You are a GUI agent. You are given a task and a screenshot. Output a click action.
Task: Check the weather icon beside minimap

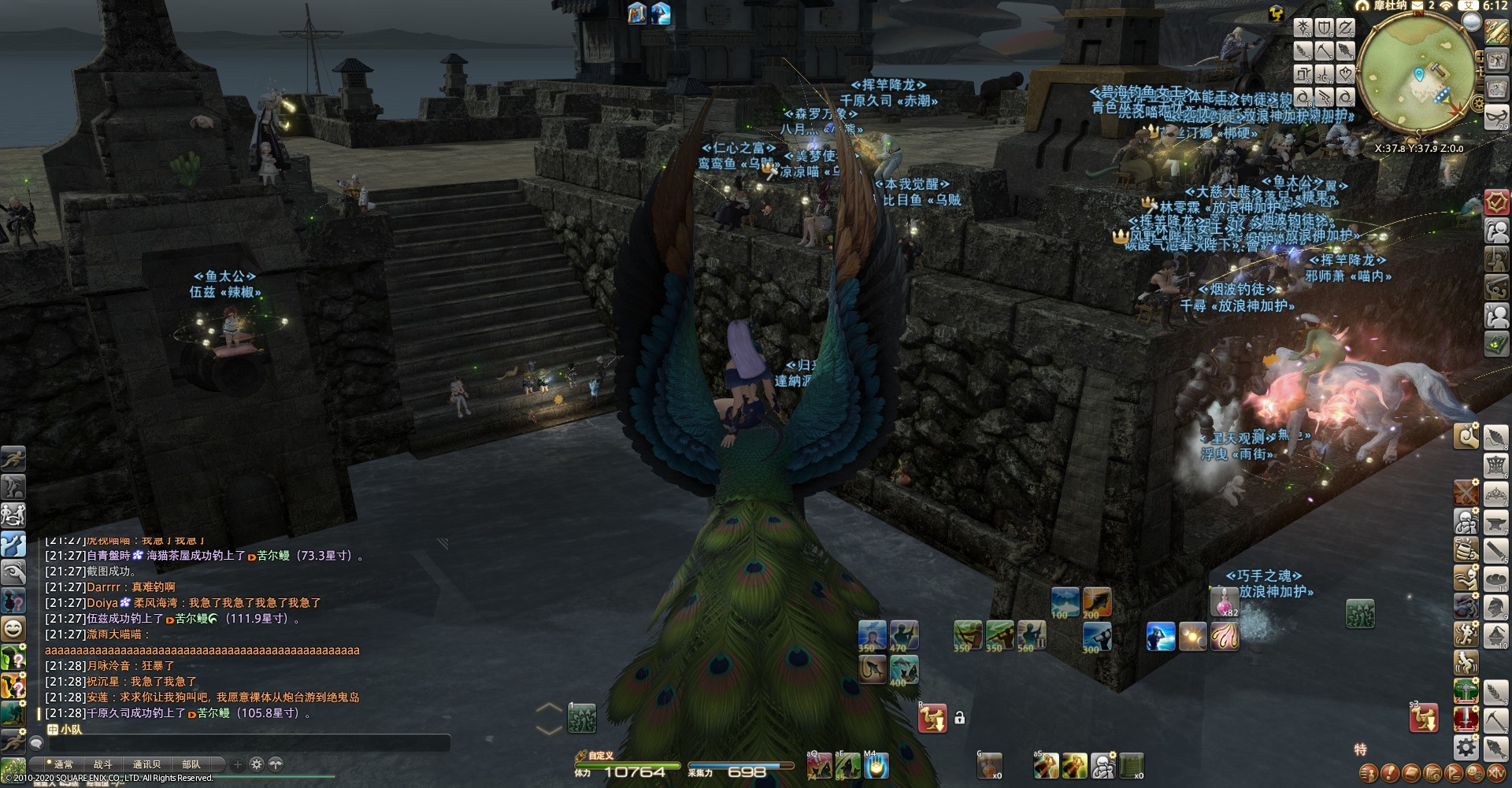[1470, 22]
